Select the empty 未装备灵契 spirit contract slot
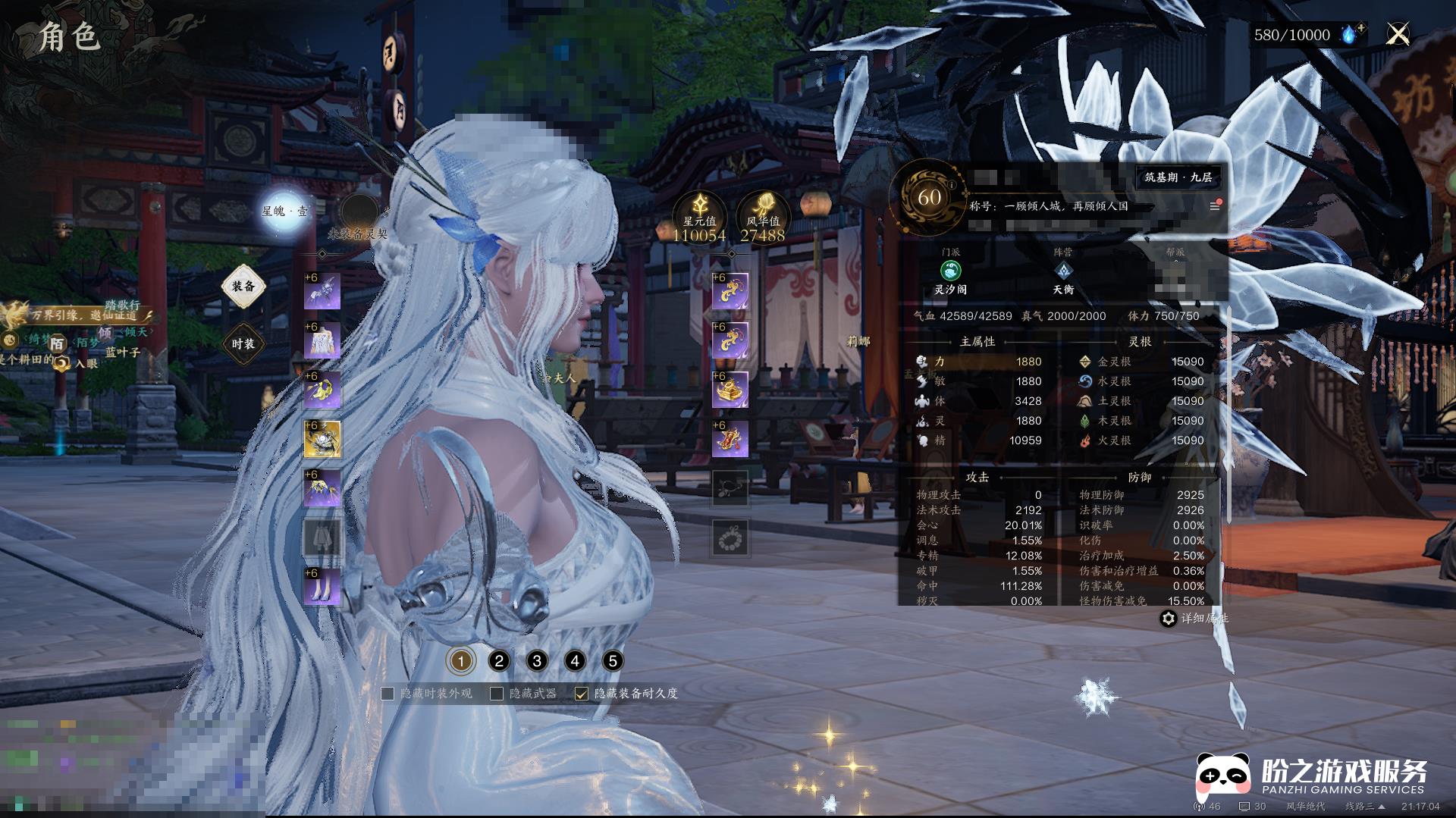Screen dimensions: 1456x818 (359, 214)
